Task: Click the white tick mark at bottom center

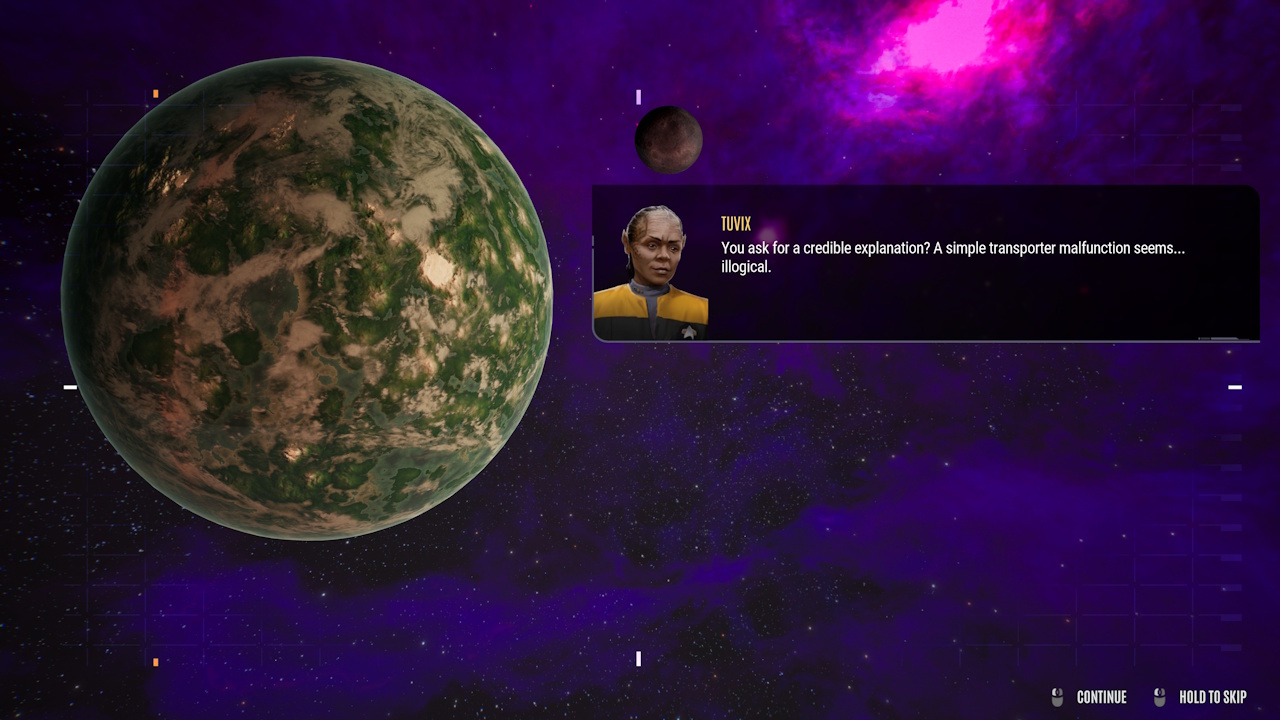Action: [x=638, y=658]
